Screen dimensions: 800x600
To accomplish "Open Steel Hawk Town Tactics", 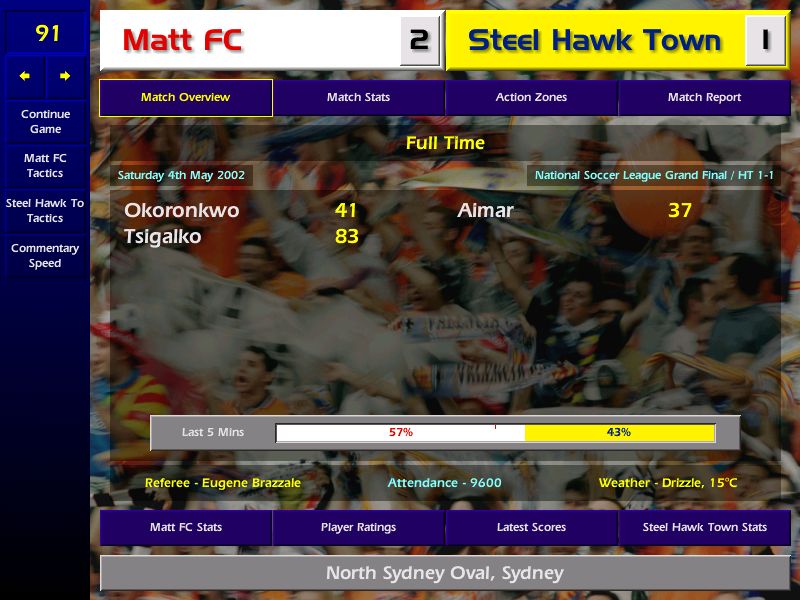I will (45, 210).
